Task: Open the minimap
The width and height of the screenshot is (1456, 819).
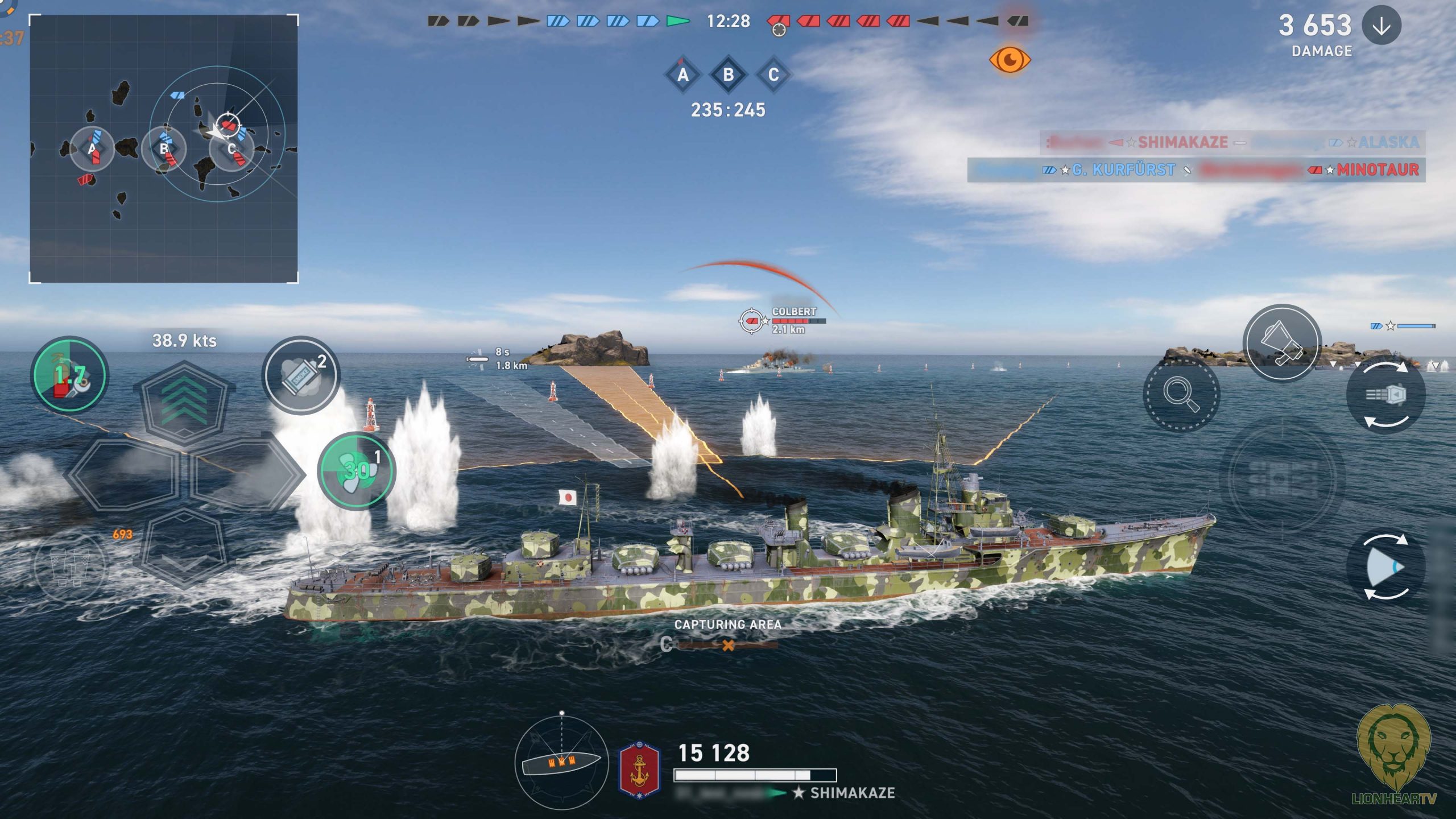Action: click(164, 149)
